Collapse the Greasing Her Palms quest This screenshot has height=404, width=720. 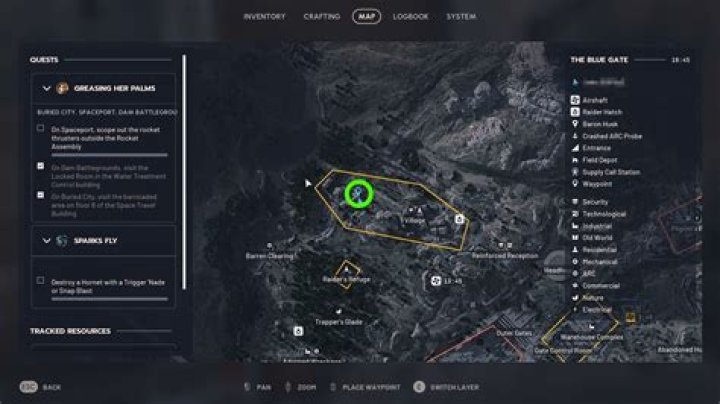pos(46,88)
